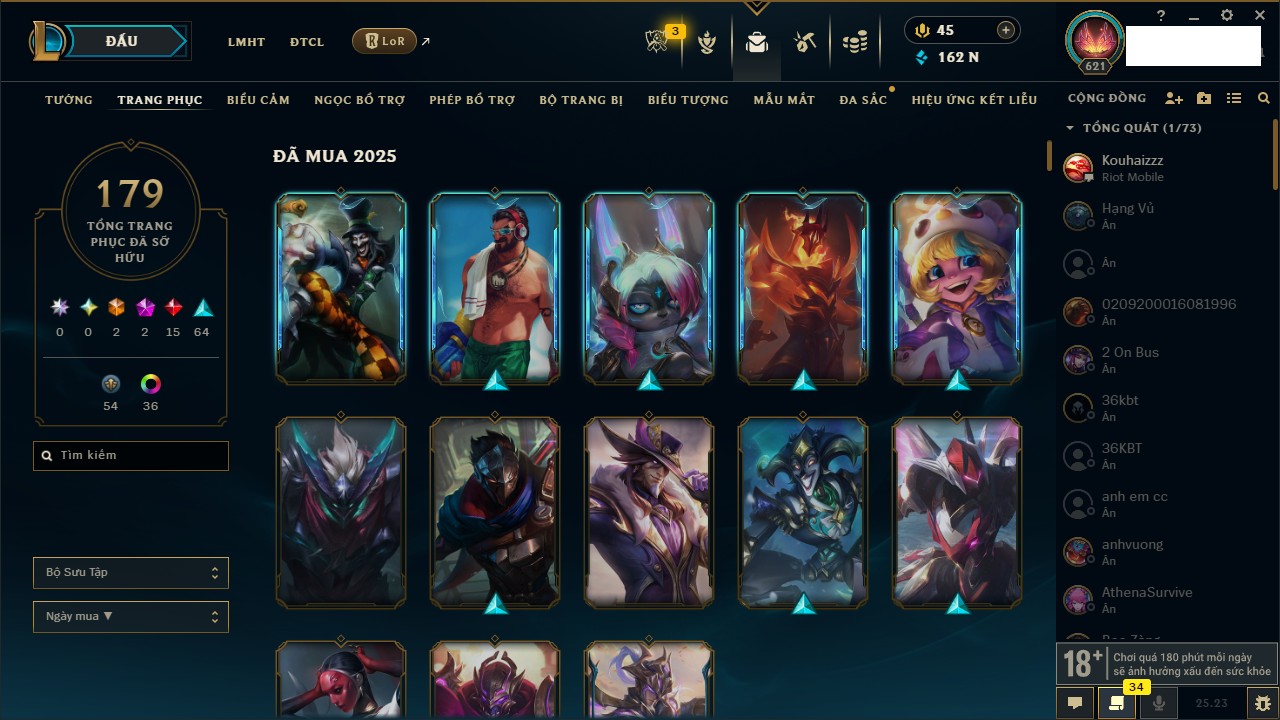The height and width of the screenshot is (720, 1280).
Task: Add RP with the plus button
Action: (x=1005, y=31)
